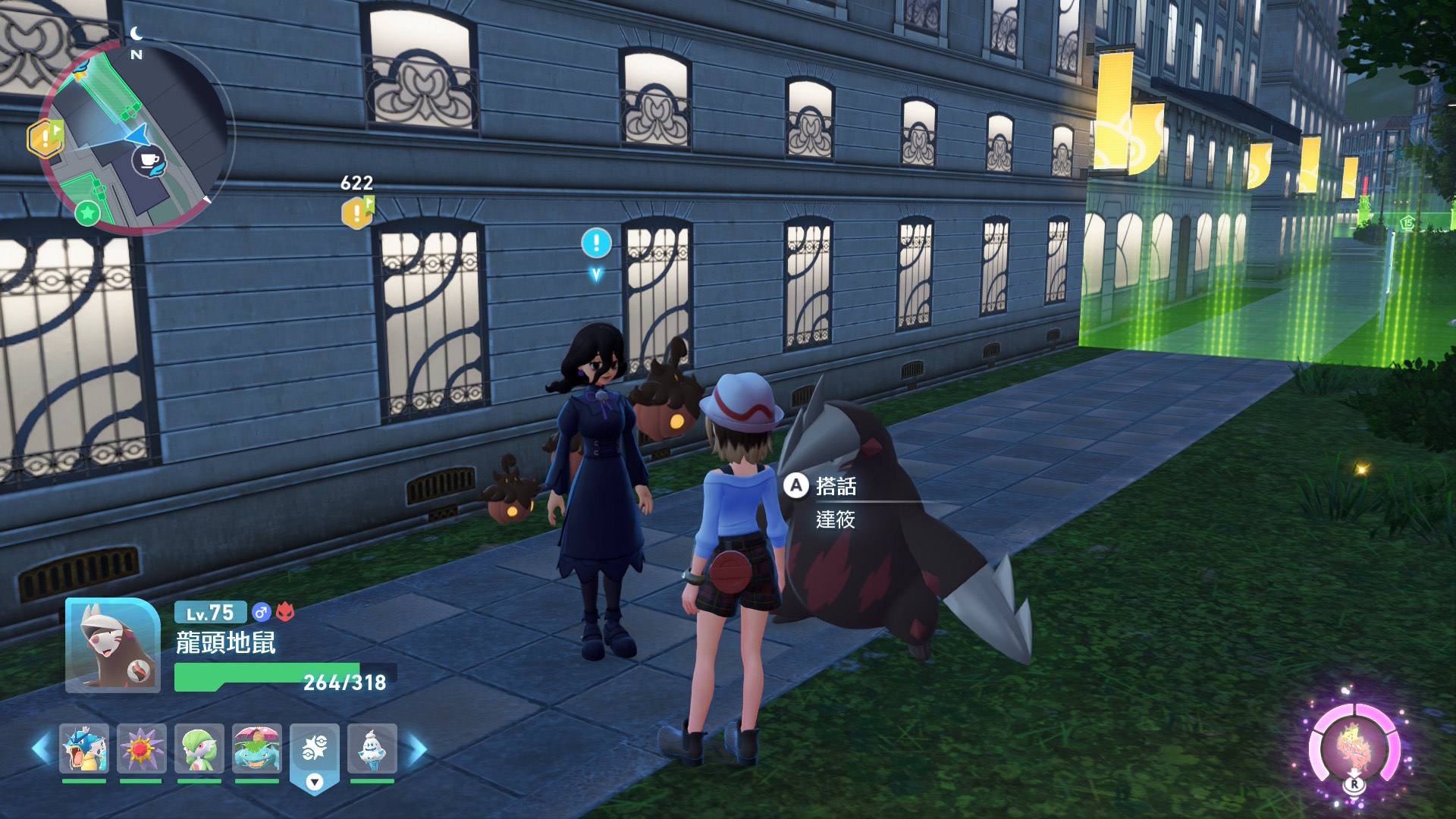Image resolution: width=1456 pixels, height=819 pixels.
Task: Select the Poké Ball swap slot
Action: [314, 748]
